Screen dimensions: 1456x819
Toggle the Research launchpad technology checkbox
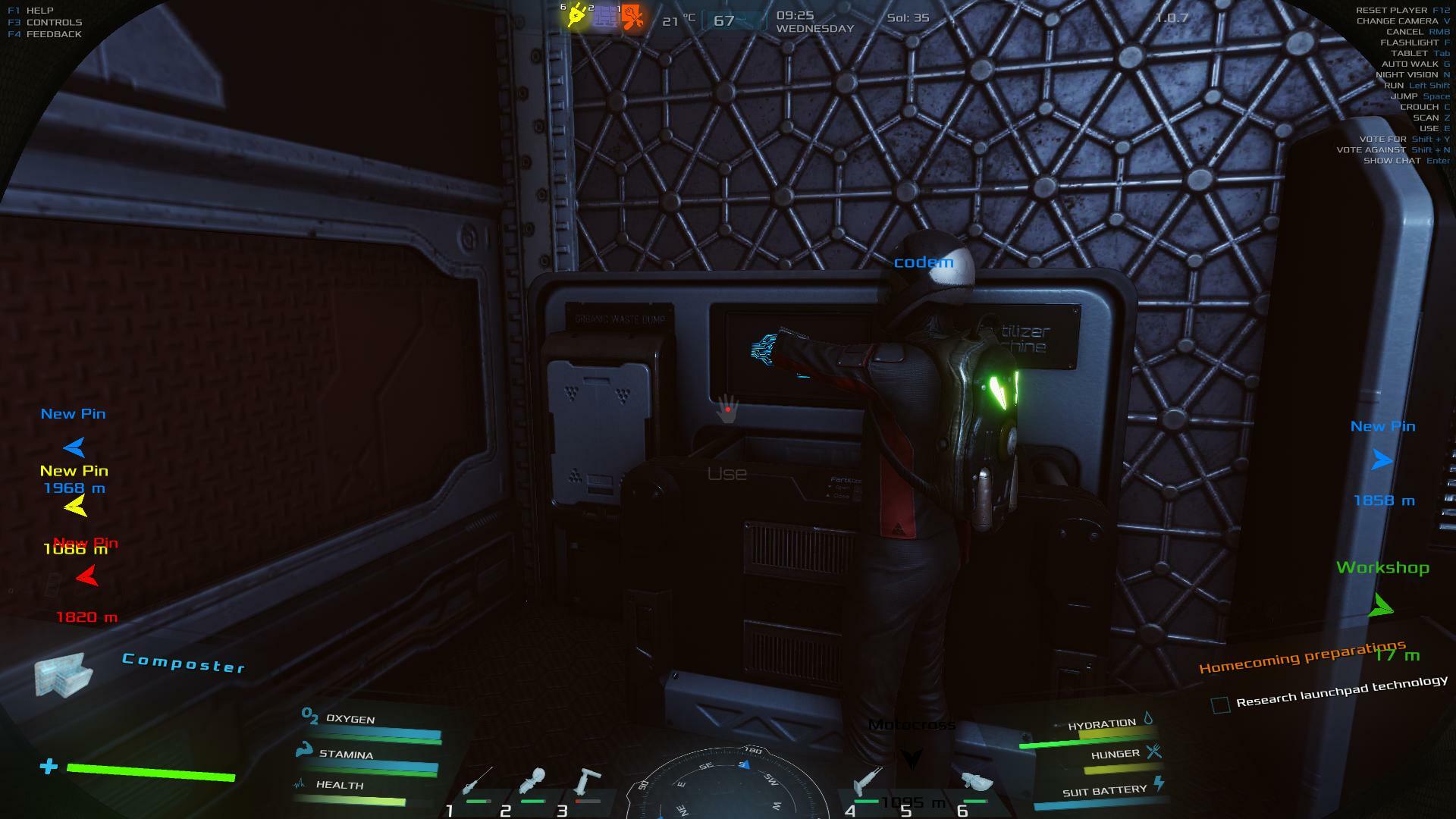tap(1220, 705)
